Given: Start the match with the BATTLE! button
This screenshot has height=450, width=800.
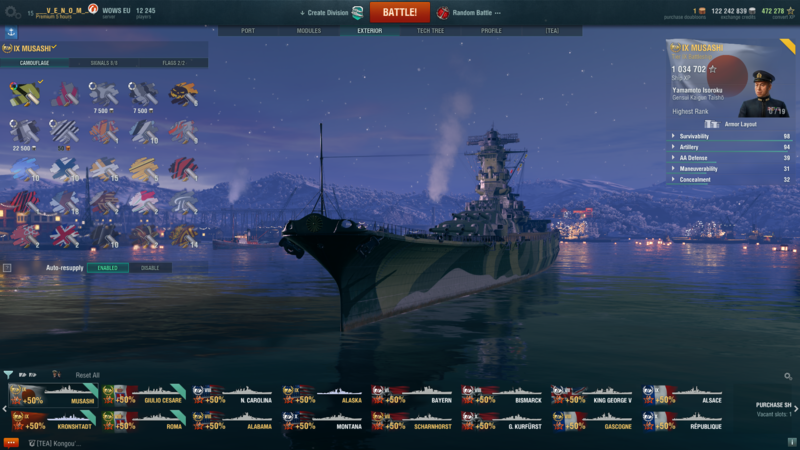Looking at the screenshot, I should coord(400,12).
